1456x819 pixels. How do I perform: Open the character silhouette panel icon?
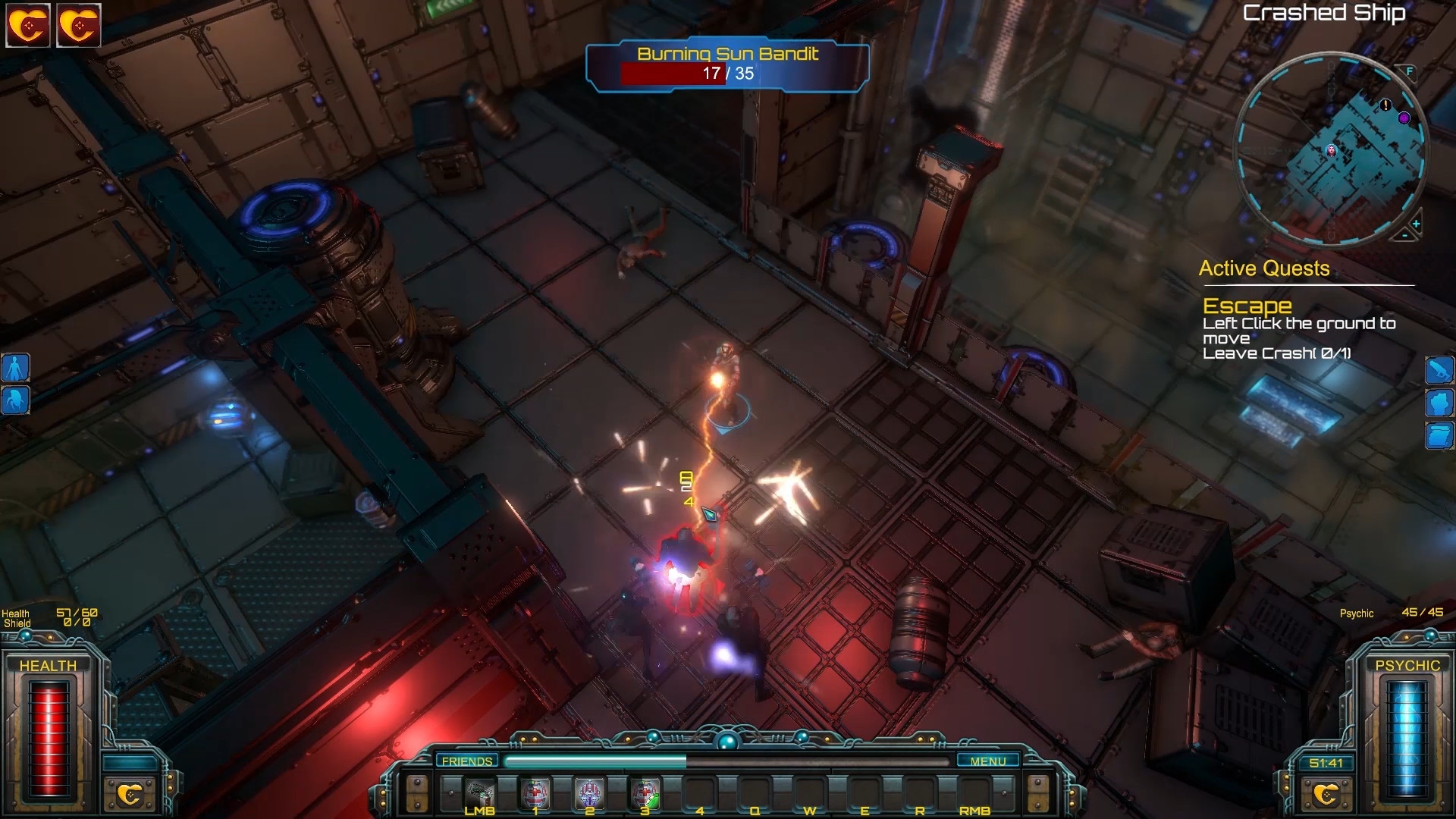click(x=16, y=368)
